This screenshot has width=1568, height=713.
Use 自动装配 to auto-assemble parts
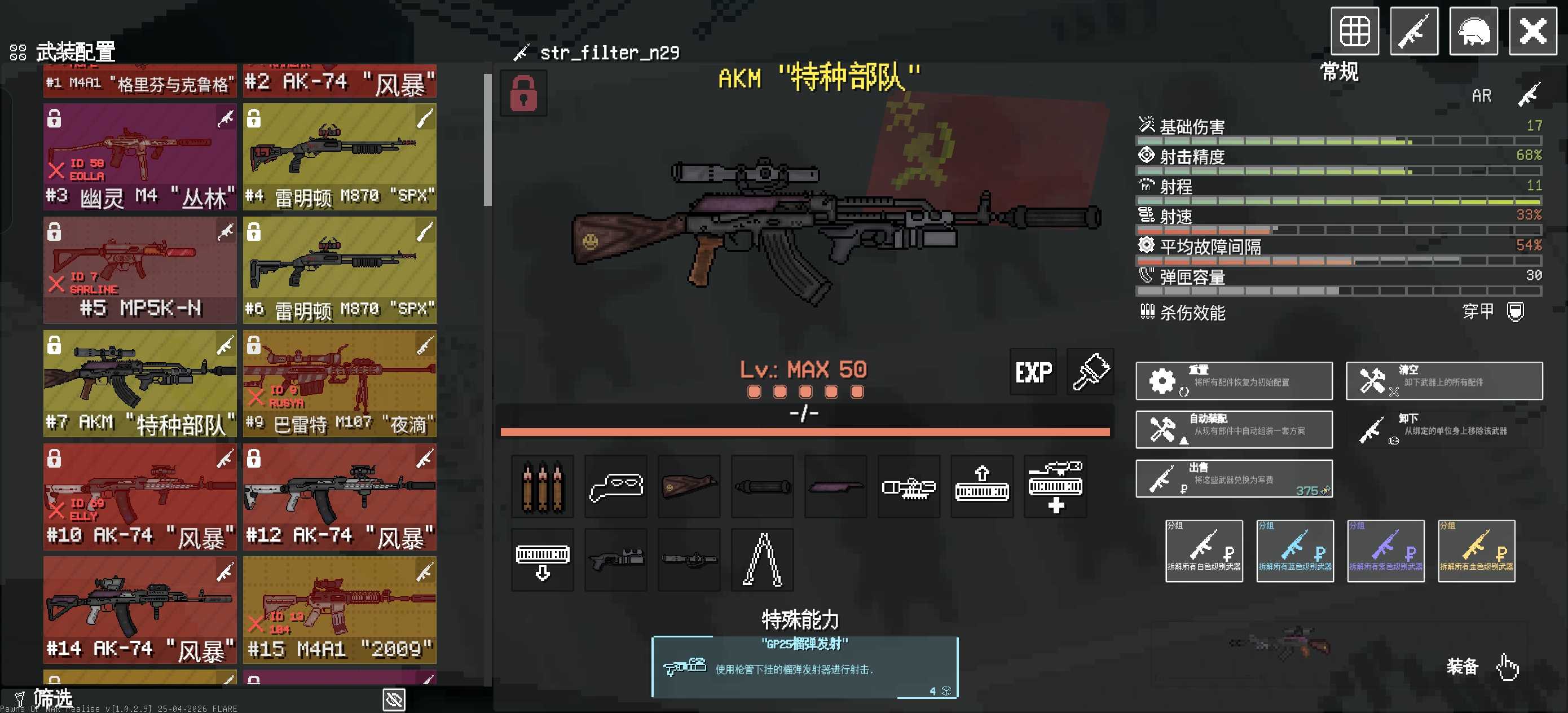(x=1233, y=430)
